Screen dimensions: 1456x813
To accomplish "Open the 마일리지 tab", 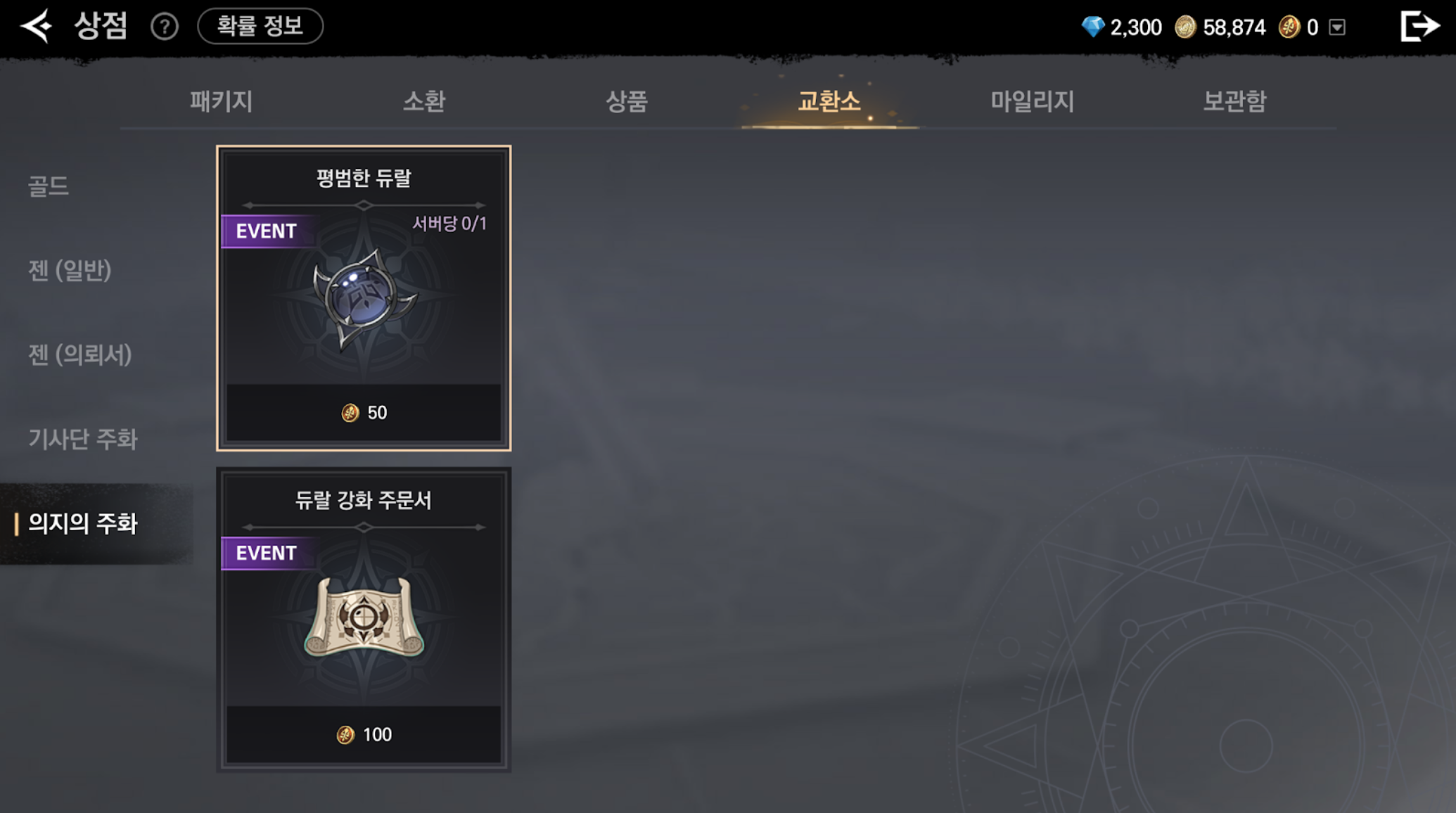I will pyautogui.click(x=1032, y=101).
